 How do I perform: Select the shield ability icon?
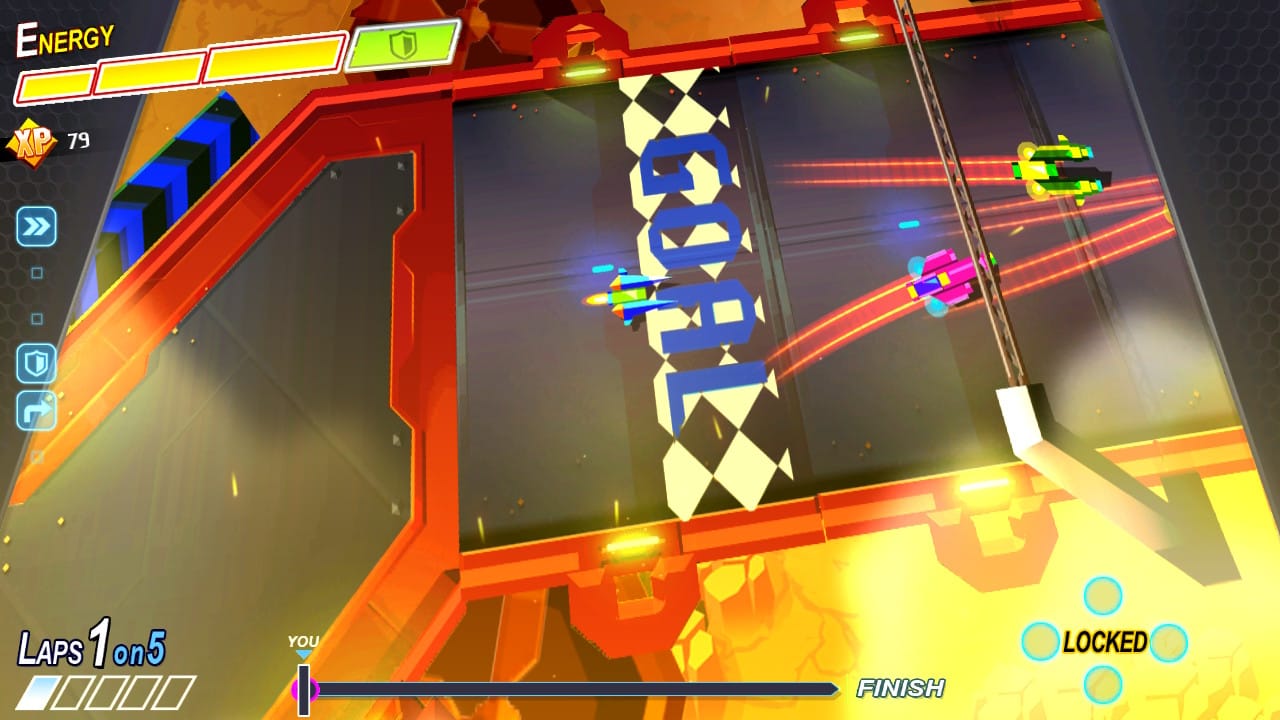point(36,363)
